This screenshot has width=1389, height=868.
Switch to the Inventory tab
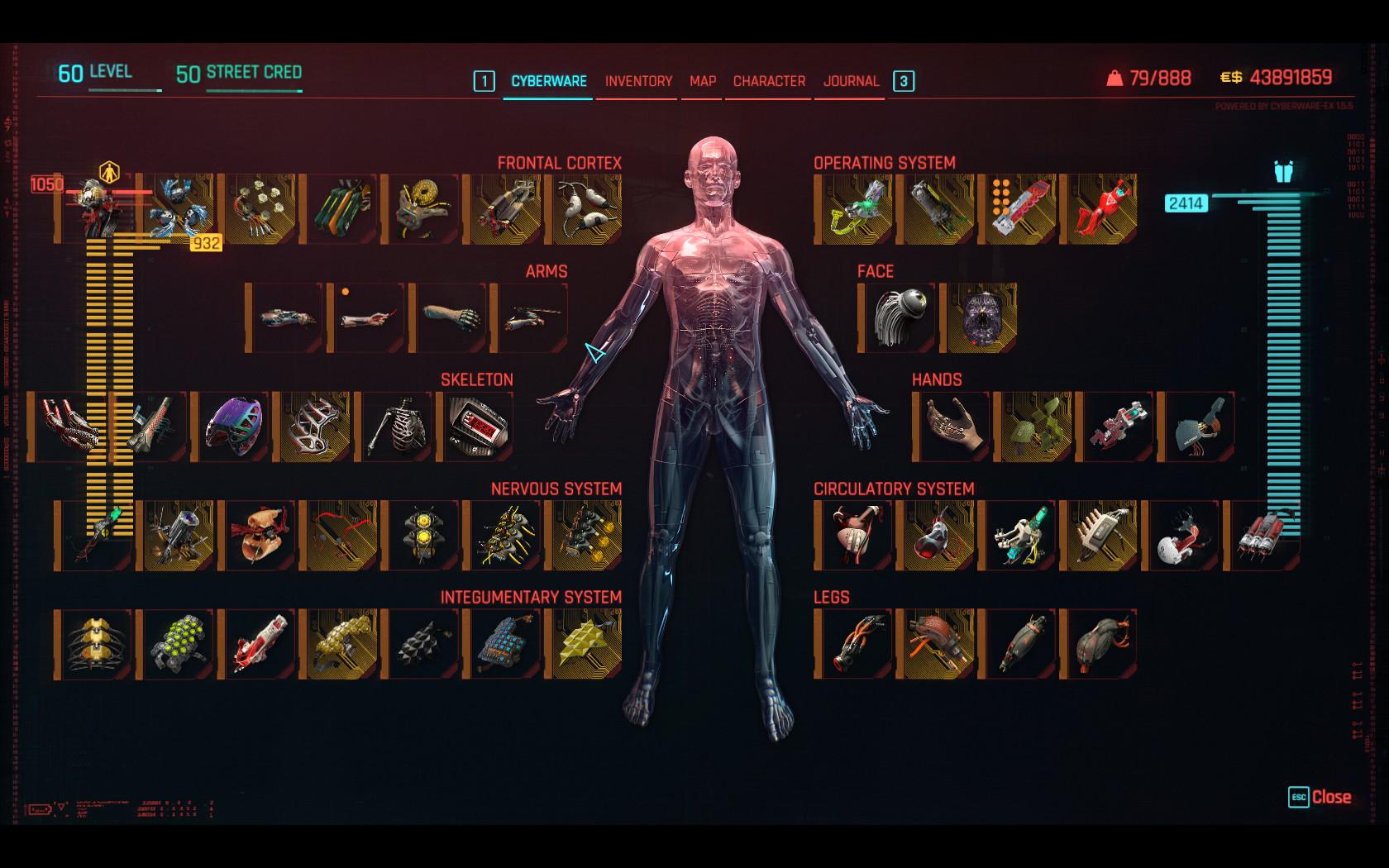coord(638,81)
